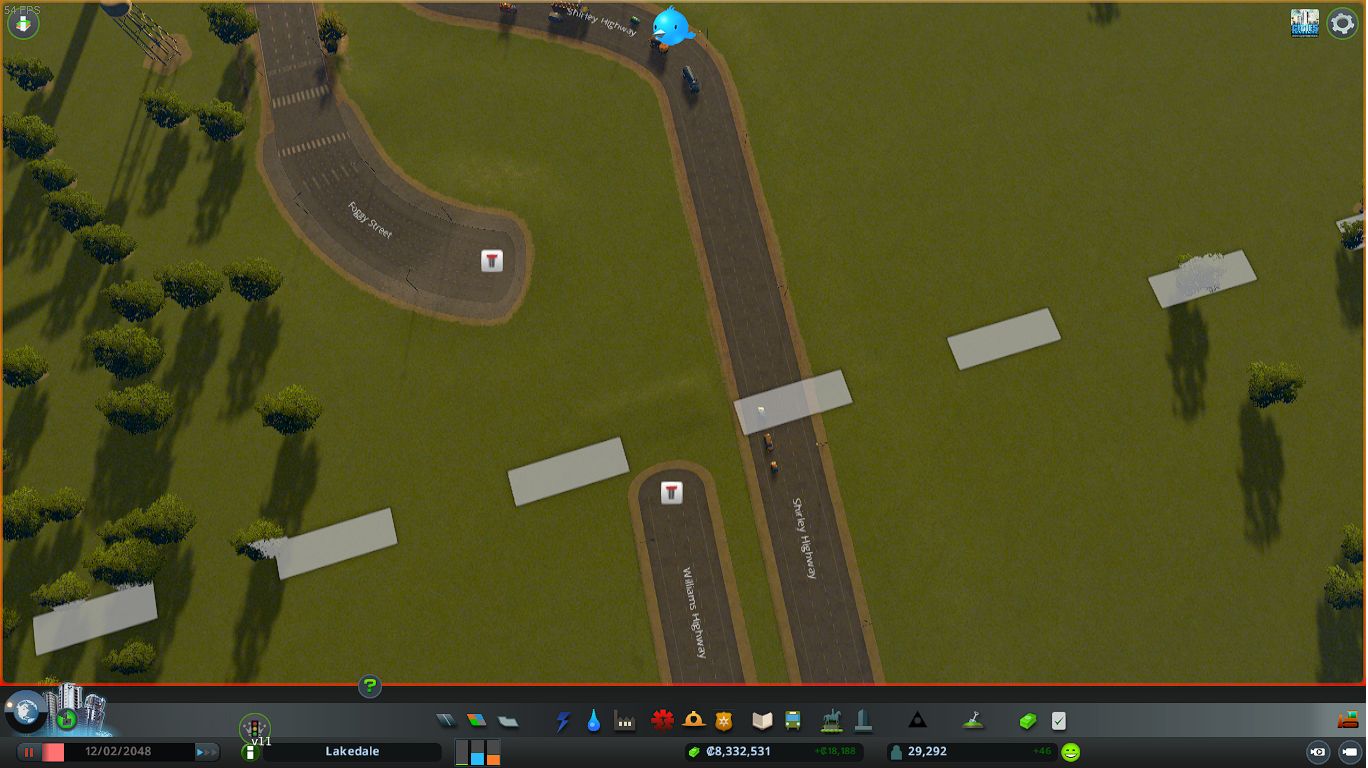
Task: Open the Healthcare services menu
Action: tap(660, 720)
